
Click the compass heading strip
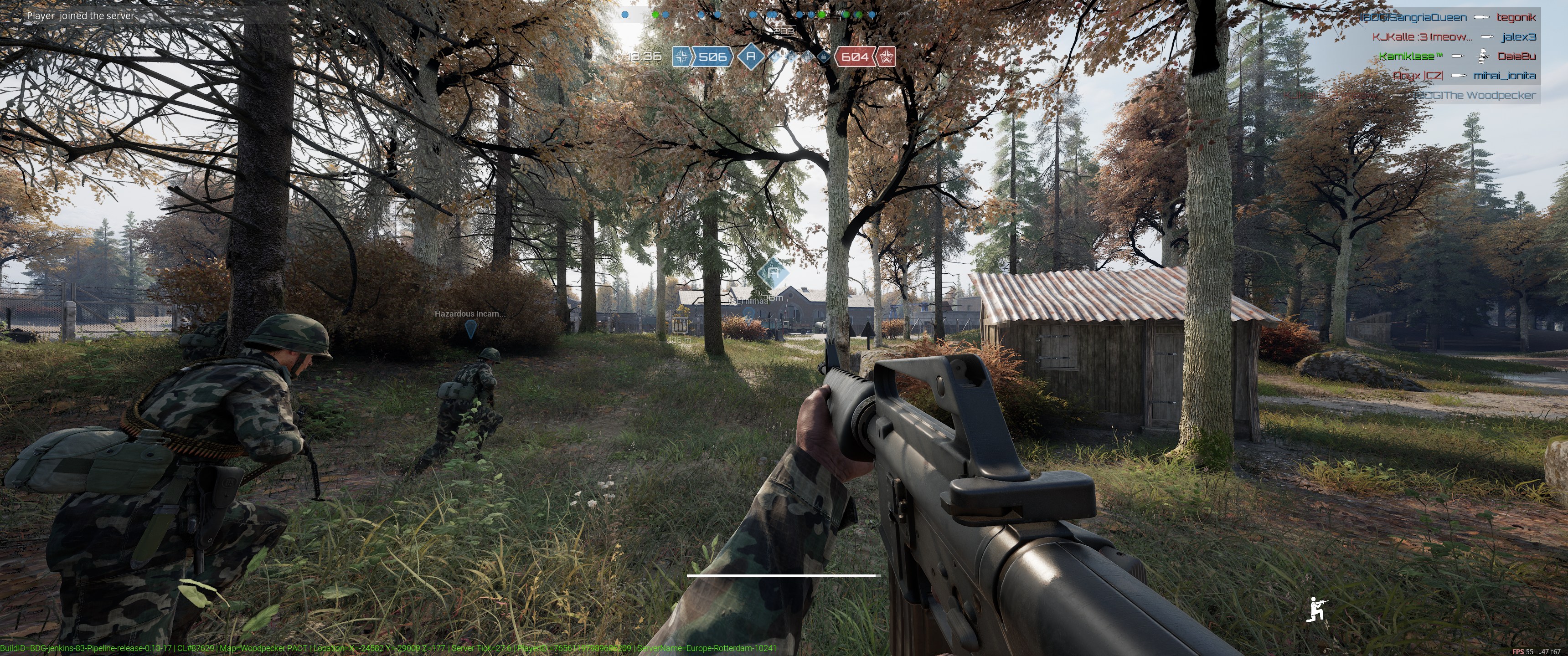749,13
